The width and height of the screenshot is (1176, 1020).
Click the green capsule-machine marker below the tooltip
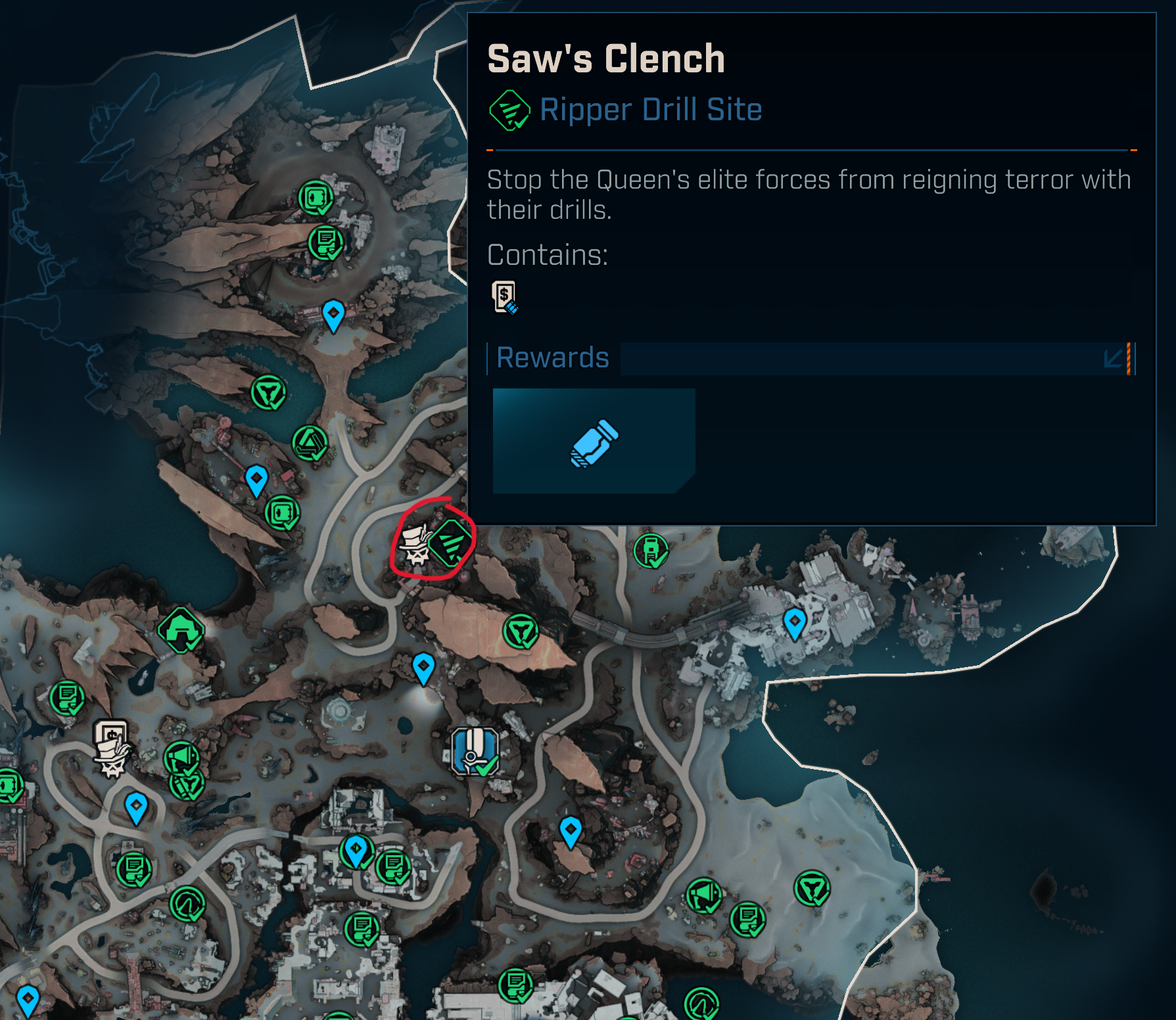click(651, 551)
